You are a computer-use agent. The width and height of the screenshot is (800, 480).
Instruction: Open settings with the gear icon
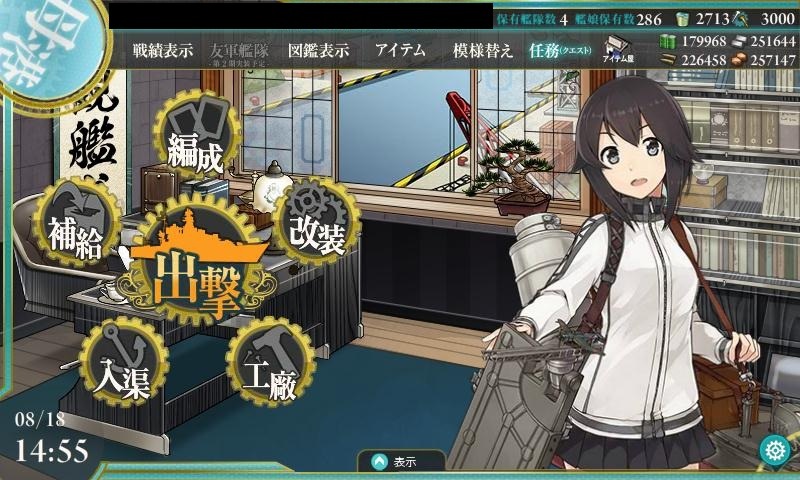tap(774, 451)
